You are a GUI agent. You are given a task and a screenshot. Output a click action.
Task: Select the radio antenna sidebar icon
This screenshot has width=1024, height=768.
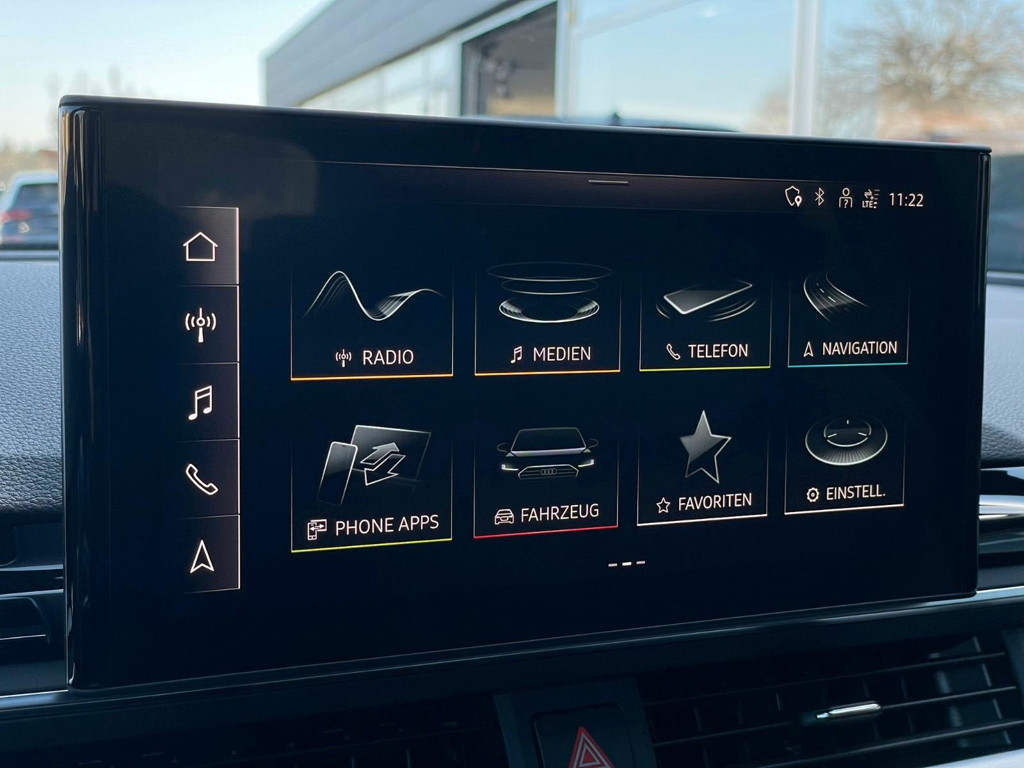tap(201, 324)
